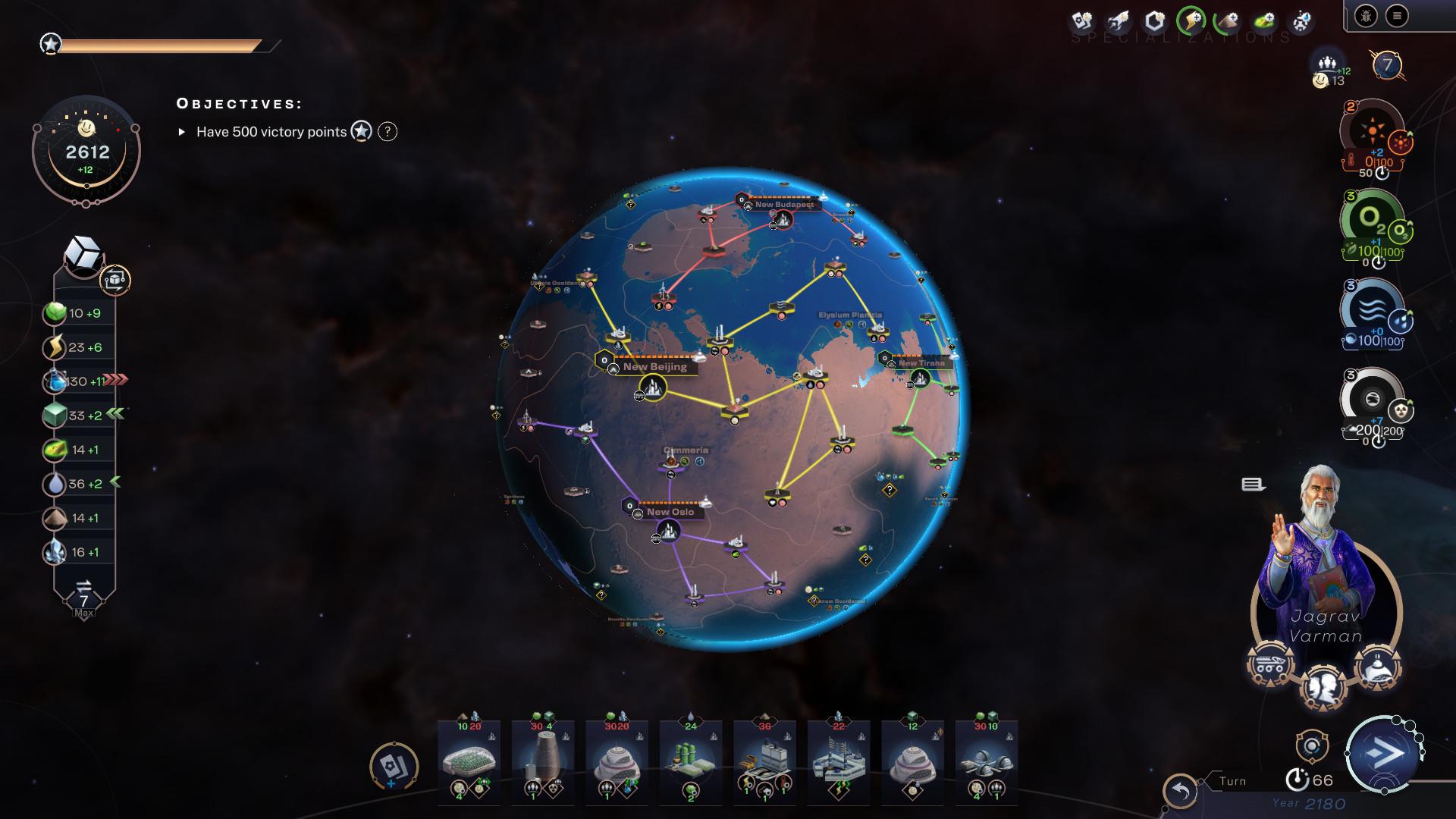Screen dimensions: 1456x819
Task: Open the card draw pile at bottom left
Action: [392, 767]
